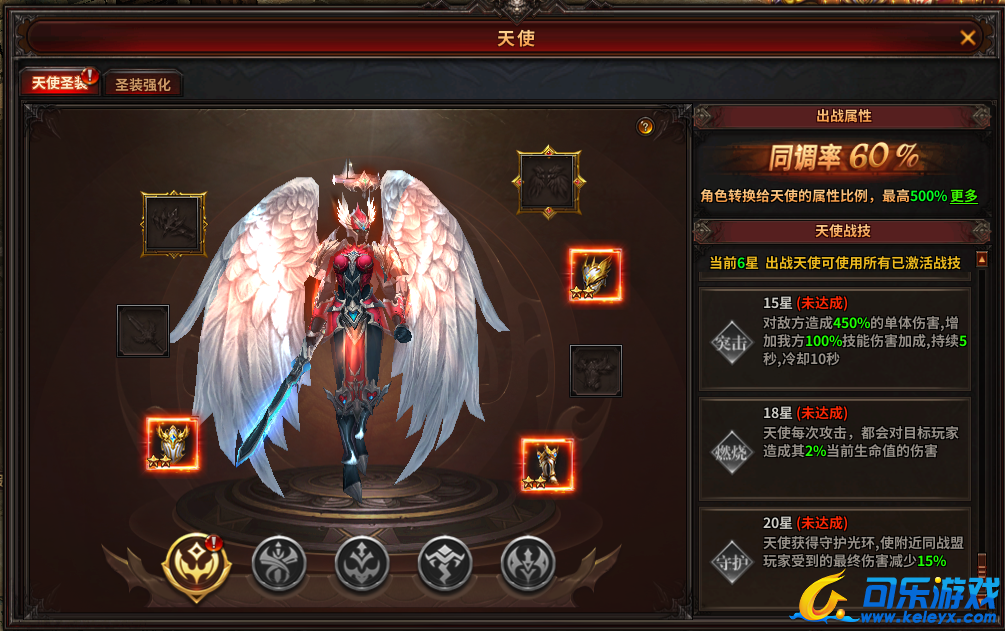The height and width of the screenshot is (631, 1005).
Task: Select the 天使圣装 tab
Action: click(x=58, y=83)
